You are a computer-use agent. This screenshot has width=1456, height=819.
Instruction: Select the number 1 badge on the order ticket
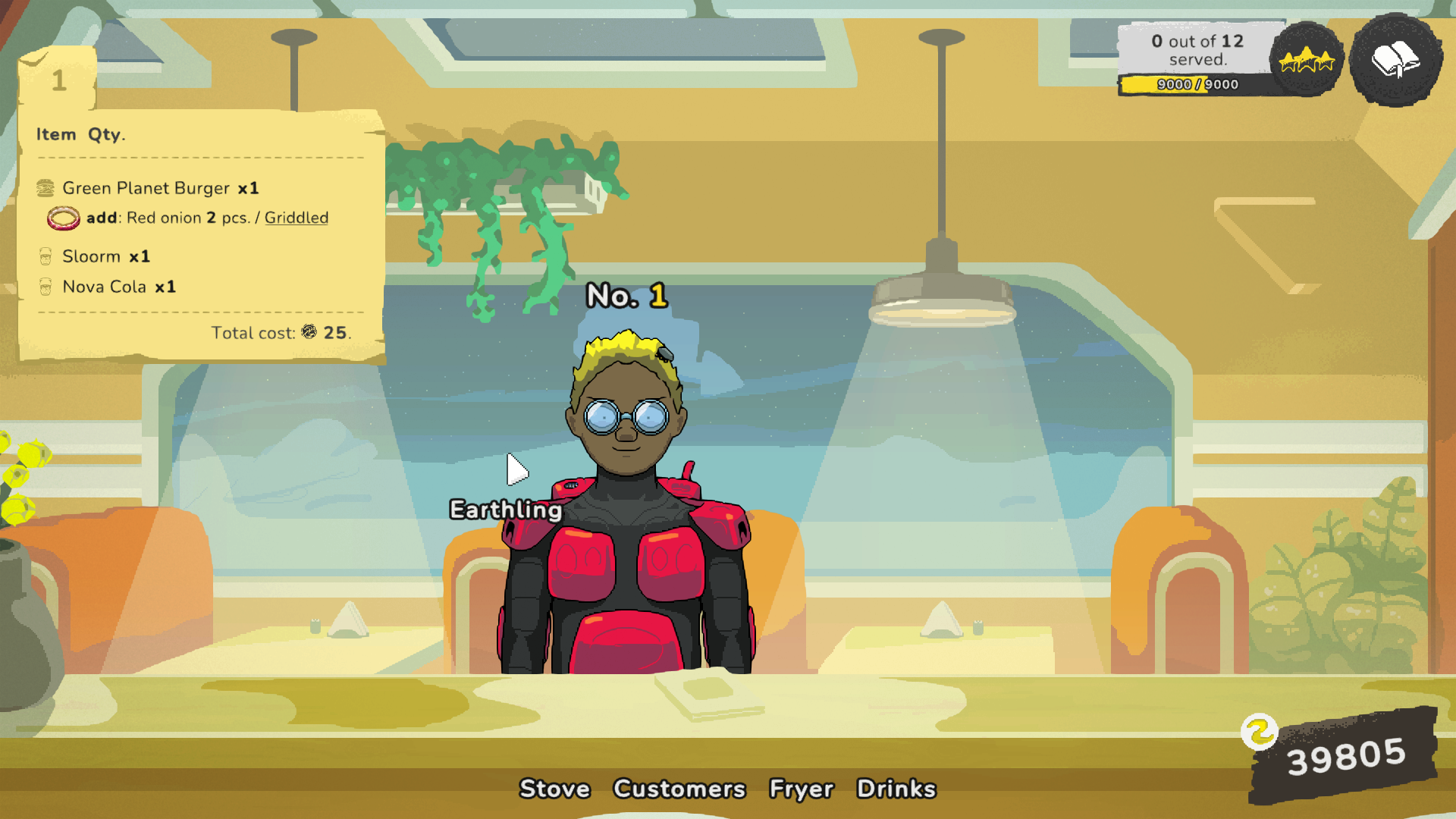[58, 81]
